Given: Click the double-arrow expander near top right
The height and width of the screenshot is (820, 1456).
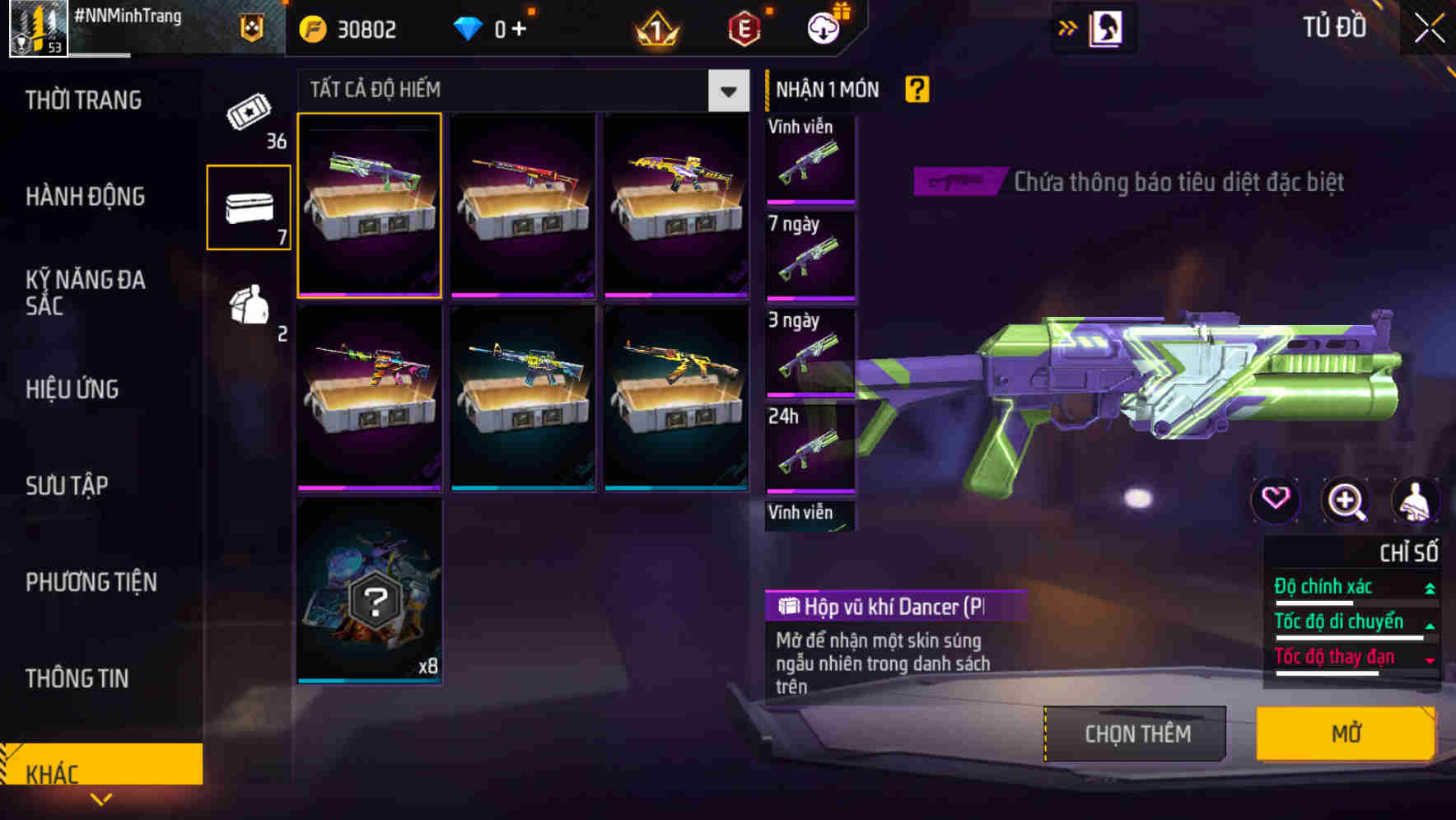Looking at the screenshot, I should point(1068,27).
